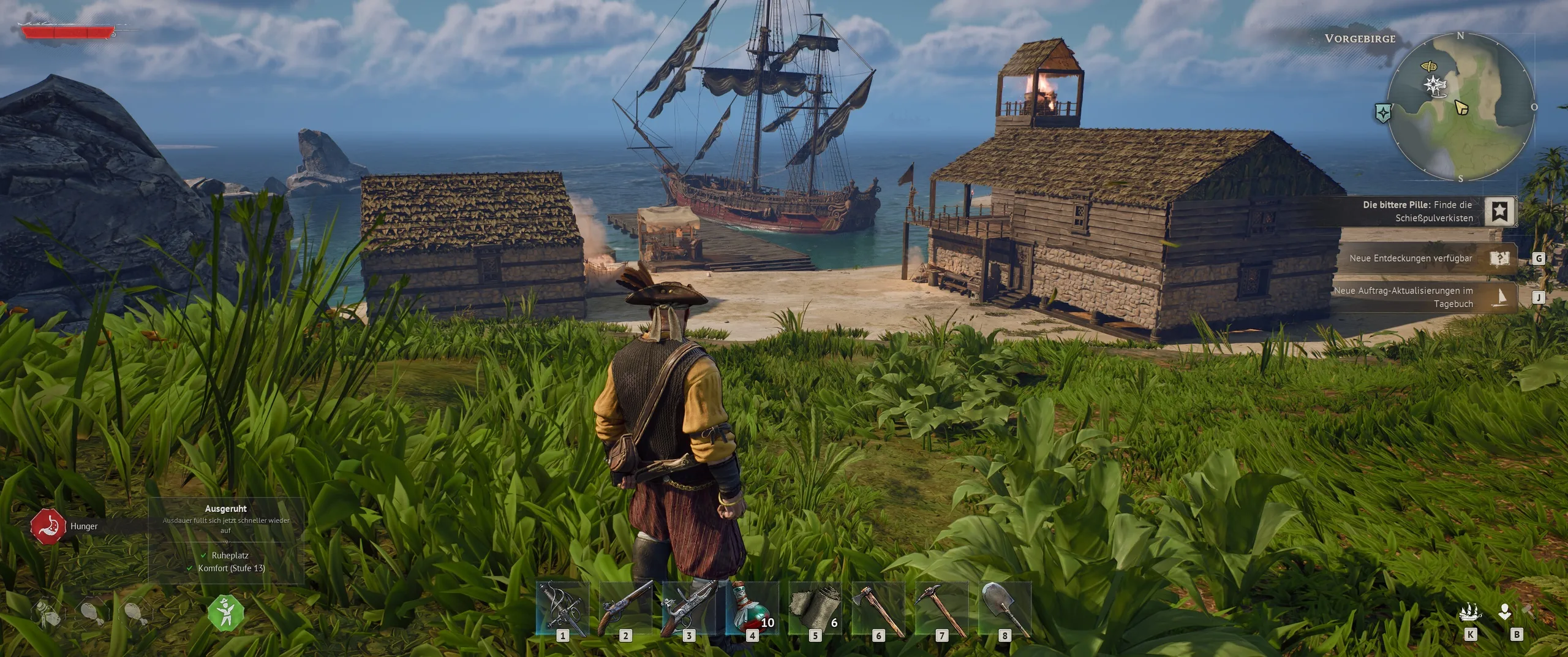This screenshot has width=1568, height=657.
Task: Open the build mode pin icon
Action: pyautogui.click(x=1505, y=612)
